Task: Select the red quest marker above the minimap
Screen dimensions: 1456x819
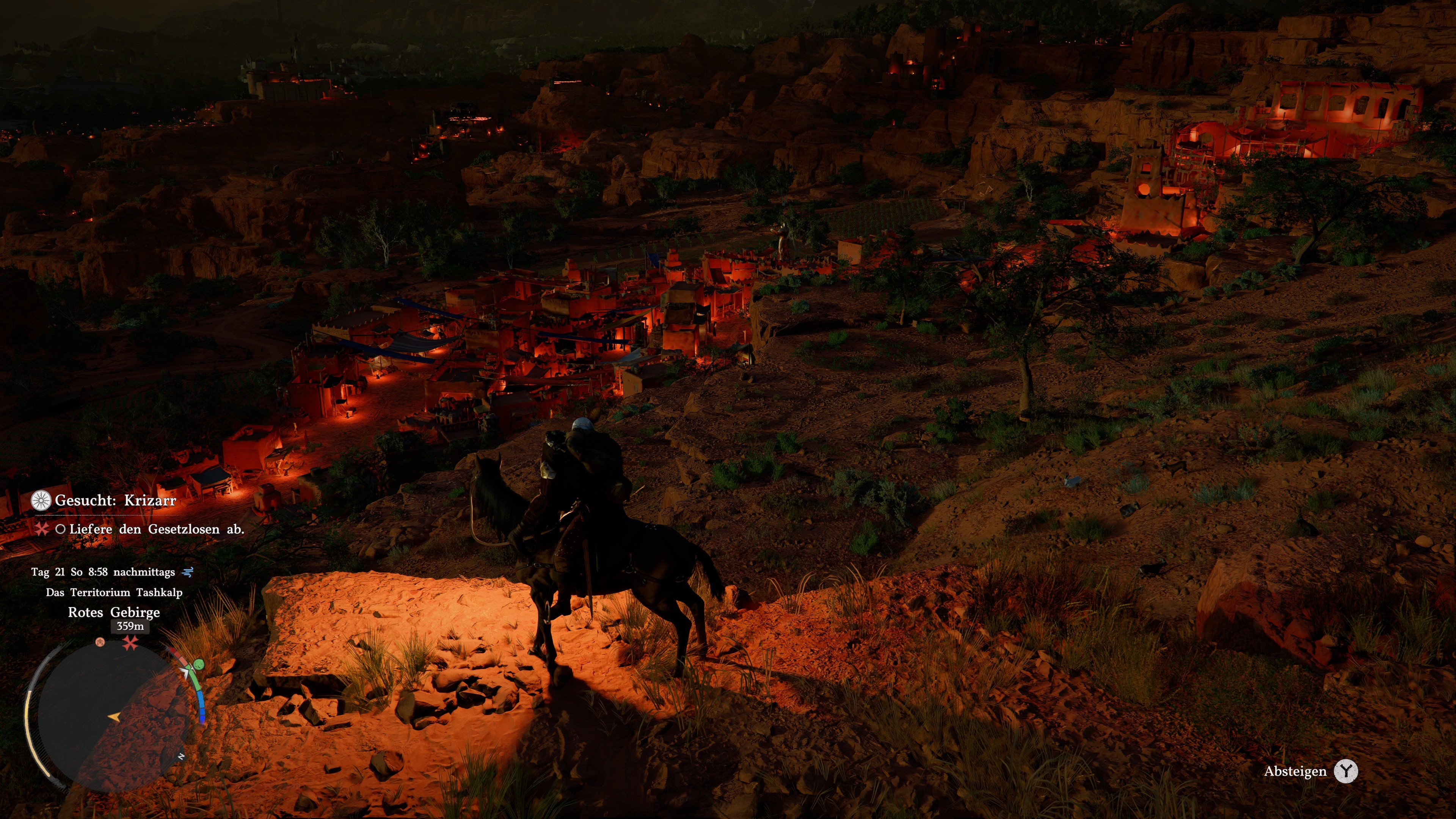Action: [130, 643]
